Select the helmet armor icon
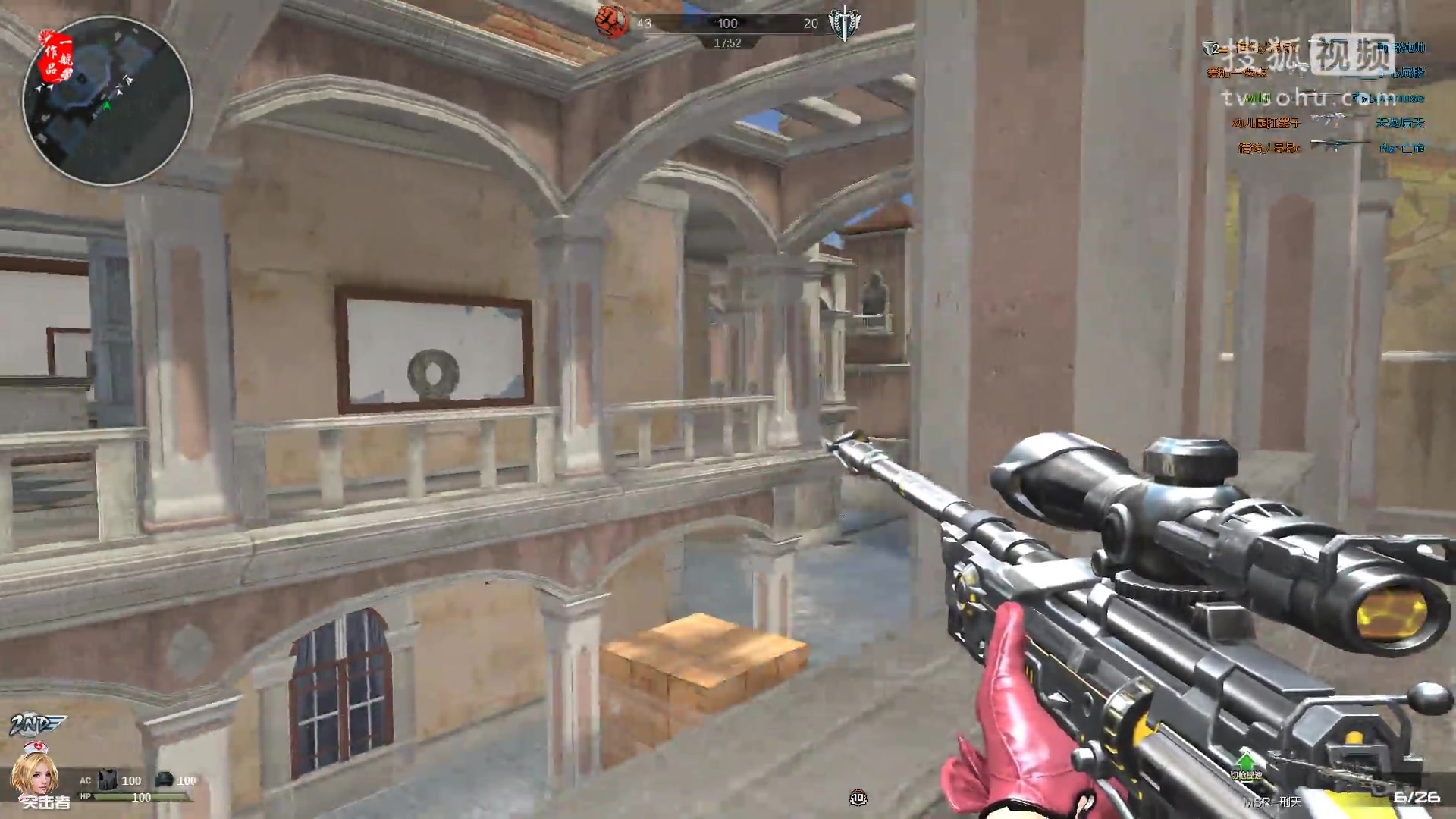This screenshot has width=1456, height=819. point(165,780)
